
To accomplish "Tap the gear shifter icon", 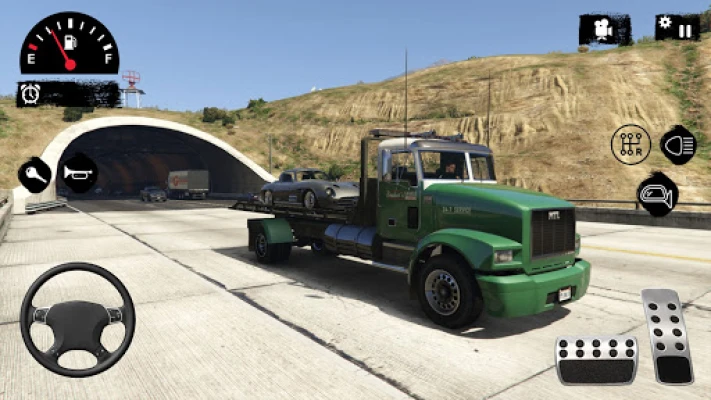I will (630, 145).
